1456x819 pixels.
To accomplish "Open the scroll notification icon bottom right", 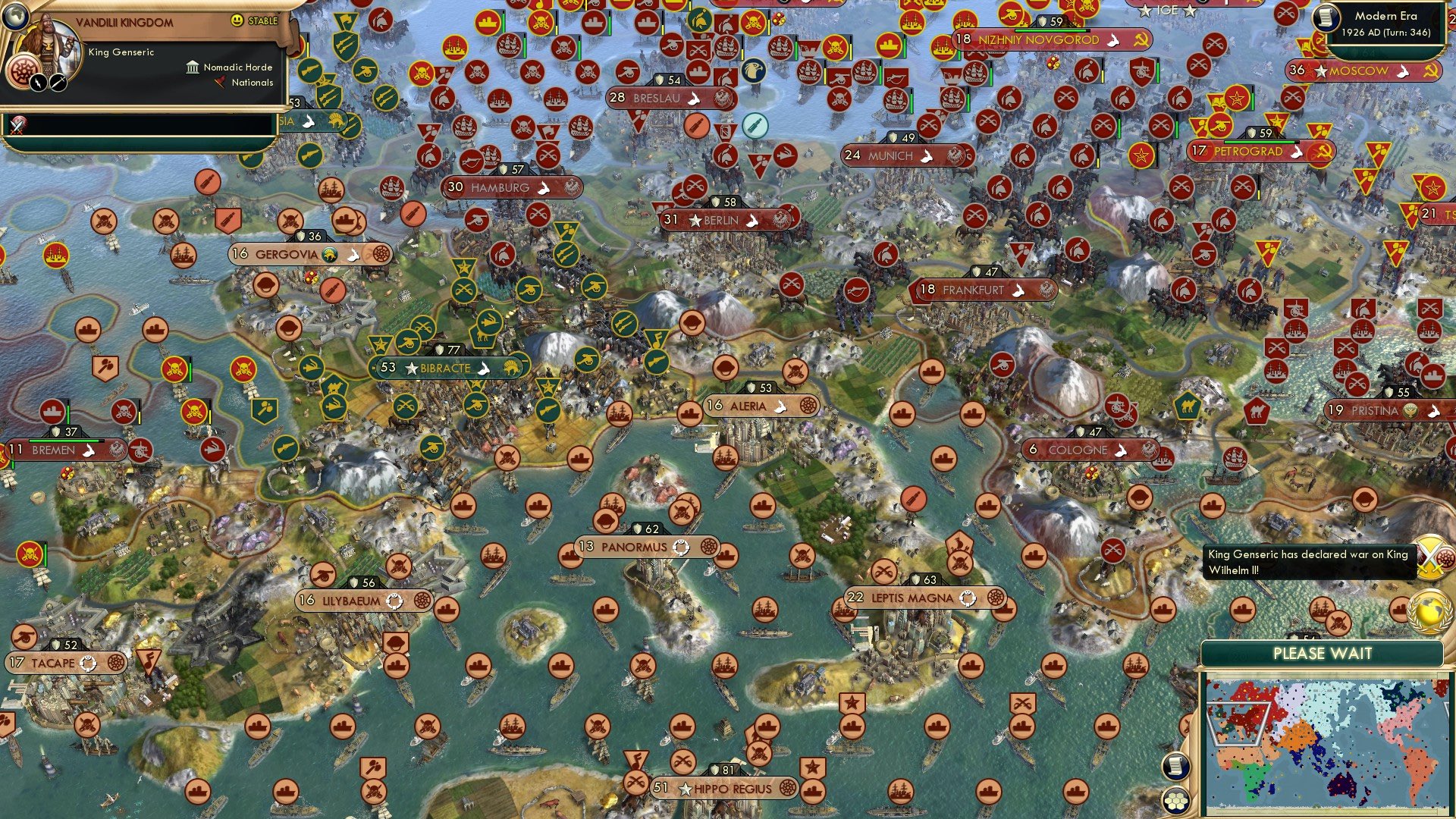I will click(1175, 766).
